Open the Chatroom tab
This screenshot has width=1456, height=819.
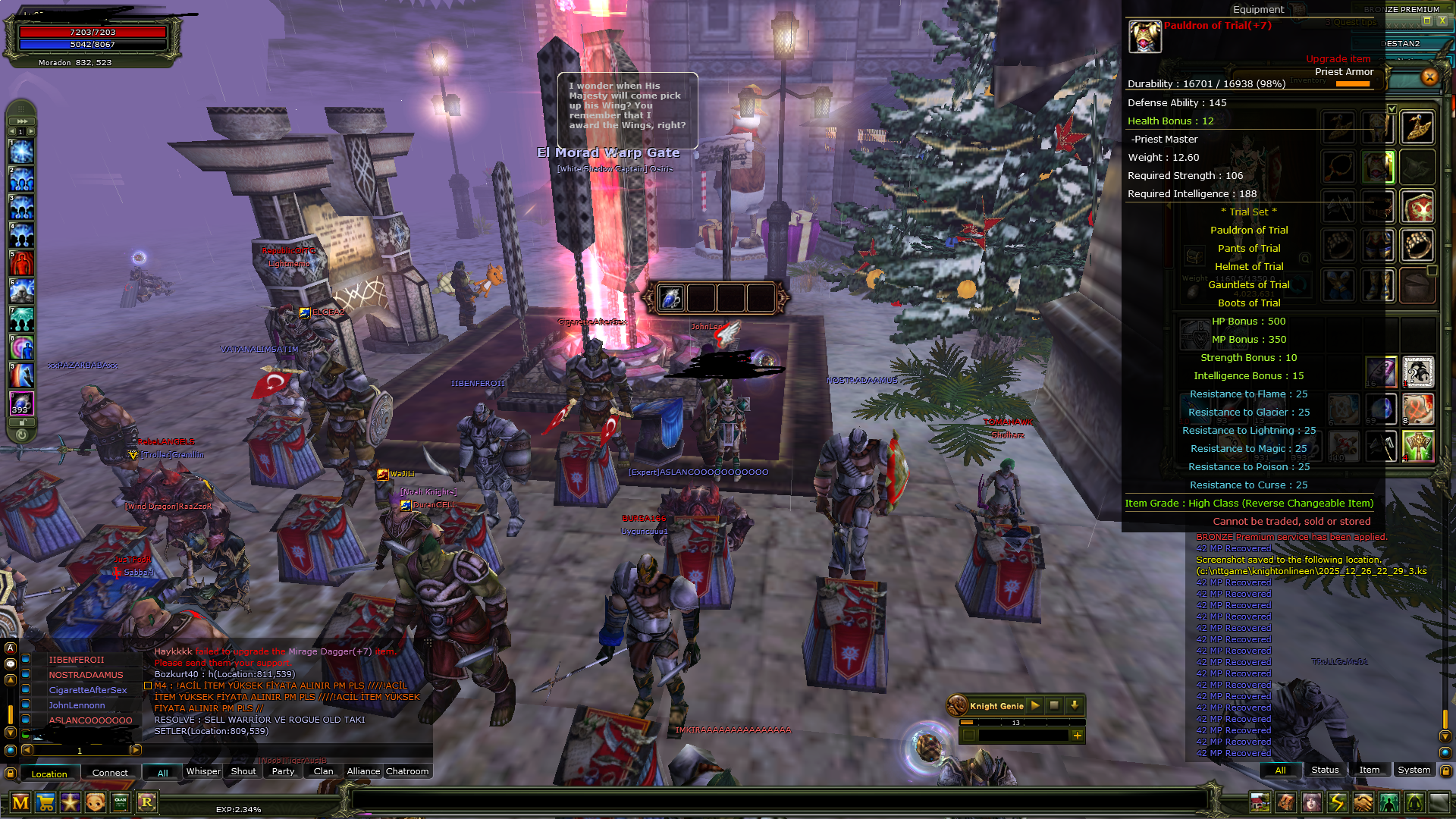(x=407, y=771)
